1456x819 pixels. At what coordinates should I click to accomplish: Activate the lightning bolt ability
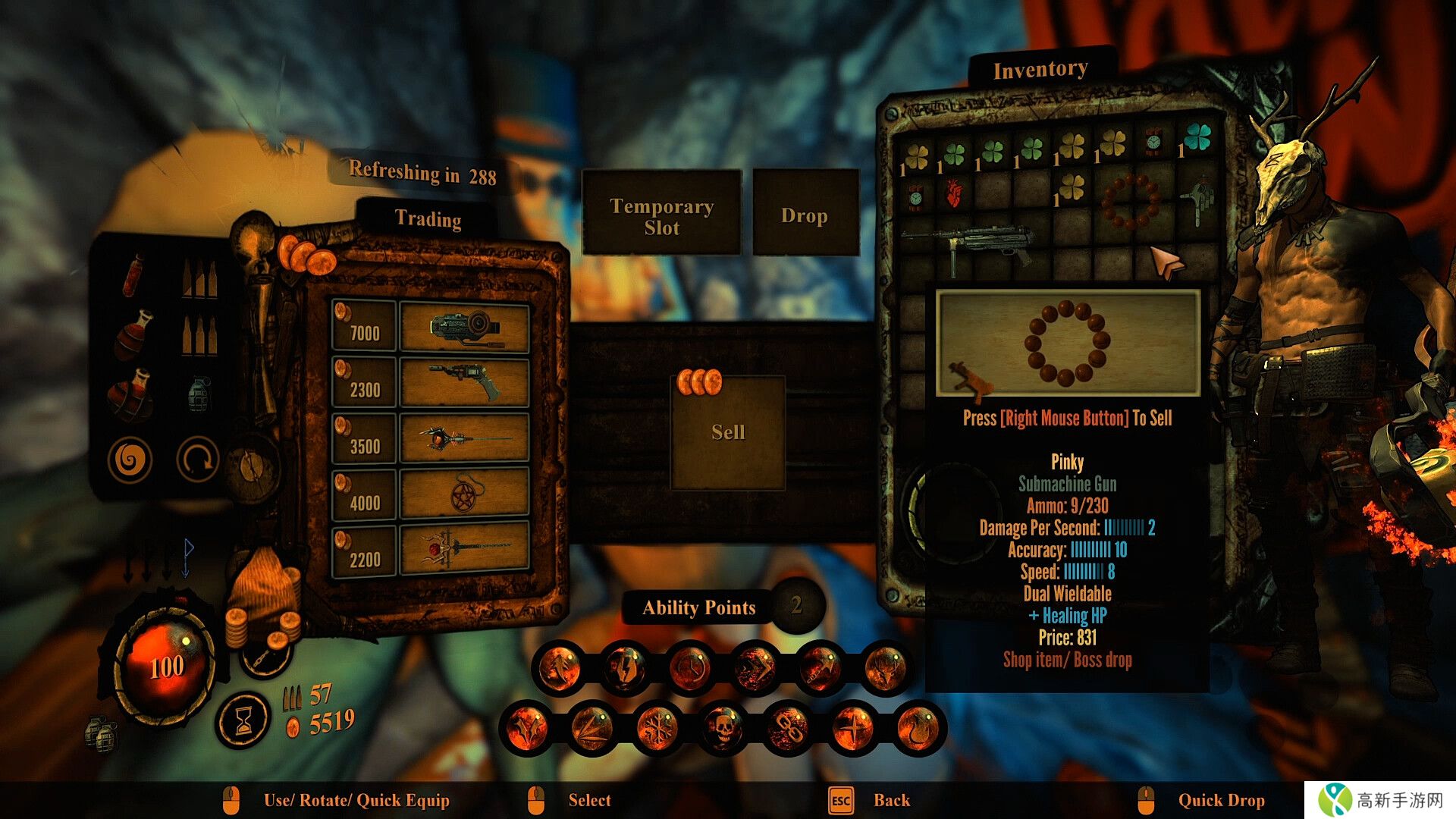pyautogui.click(x=625, y=668)
